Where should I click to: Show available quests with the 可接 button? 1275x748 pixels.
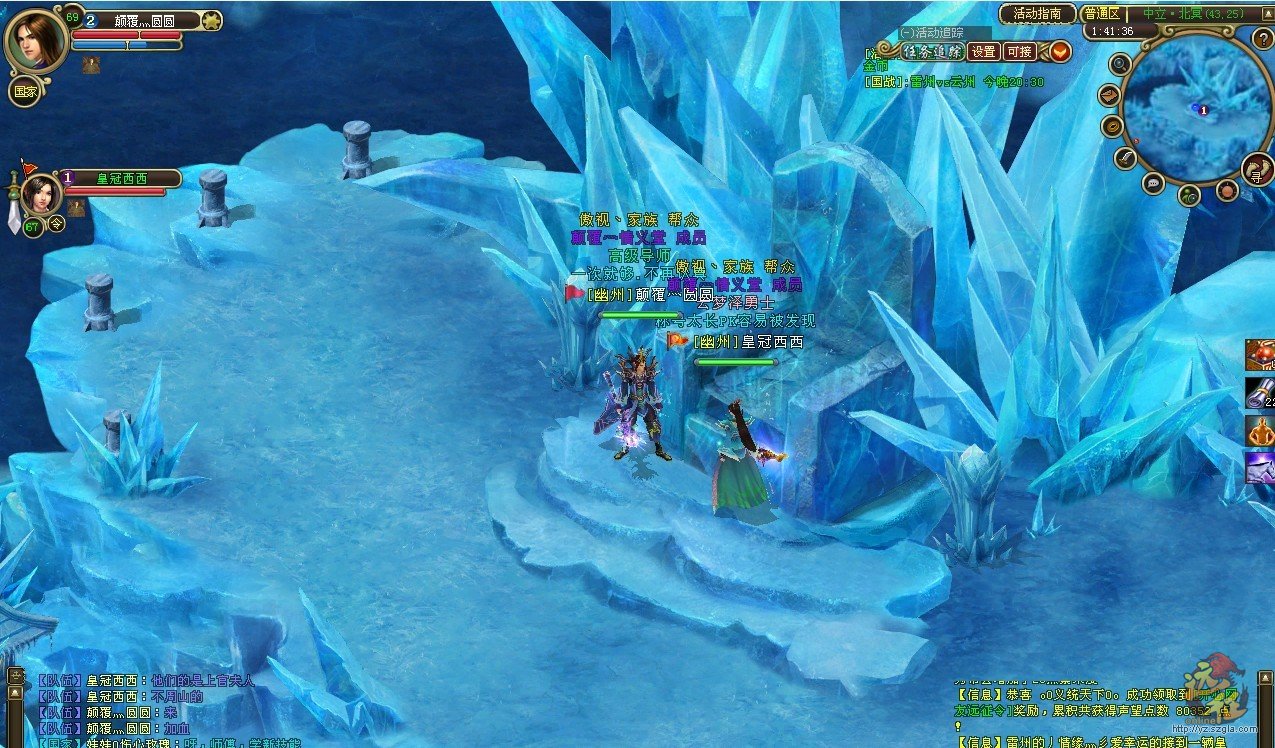(1019, 52)
